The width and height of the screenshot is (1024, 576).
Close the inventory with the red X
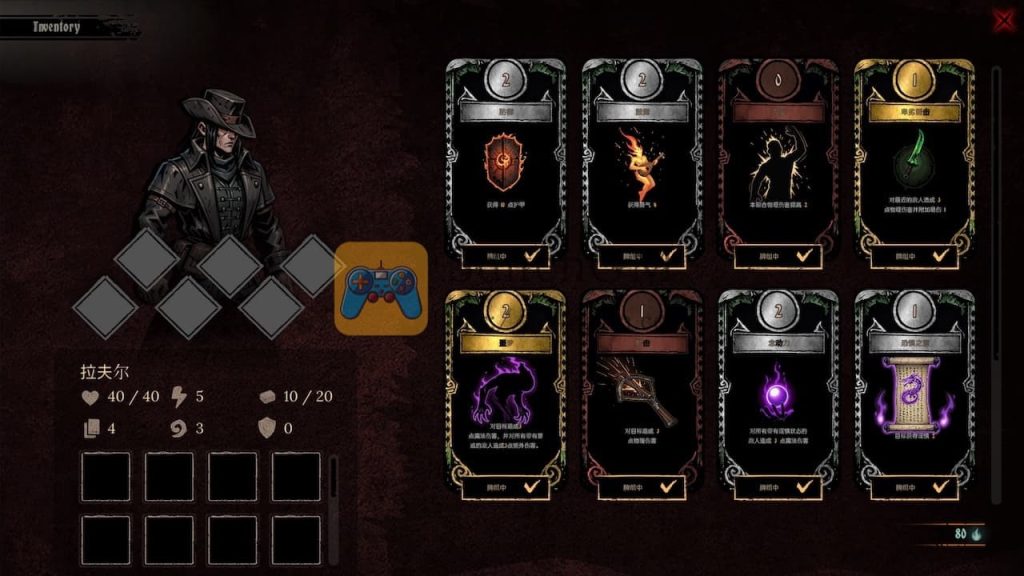point(1002,21)
